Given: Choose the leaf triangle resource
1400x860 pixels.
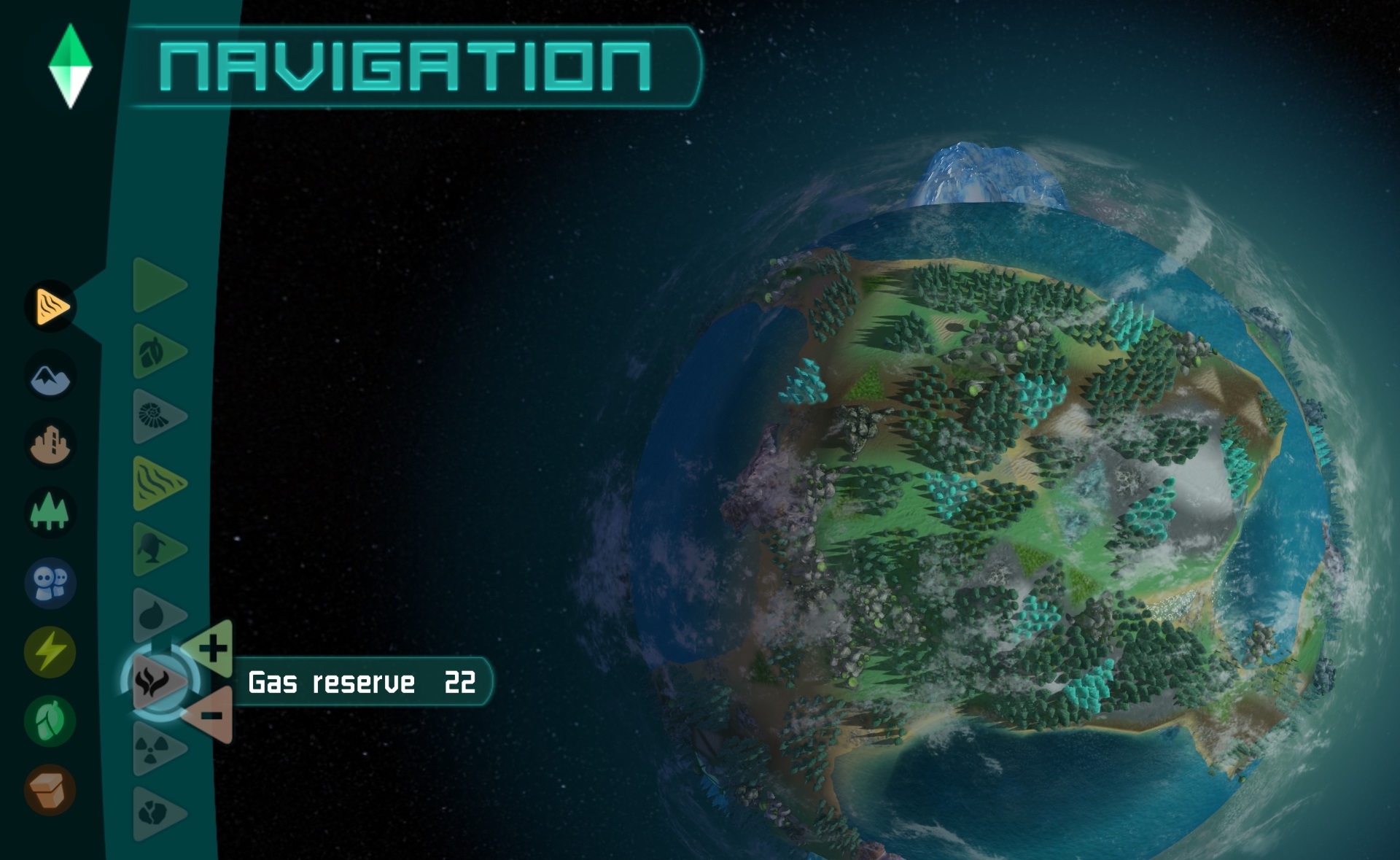Looking at the screenshot, I should (155, 352).
